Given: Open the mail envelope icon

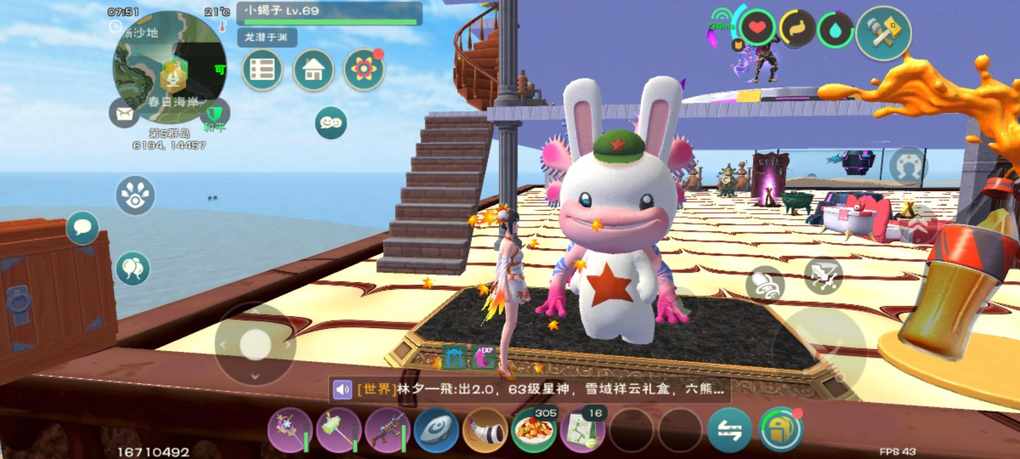Looking at the screenshot, I should 124,112.
